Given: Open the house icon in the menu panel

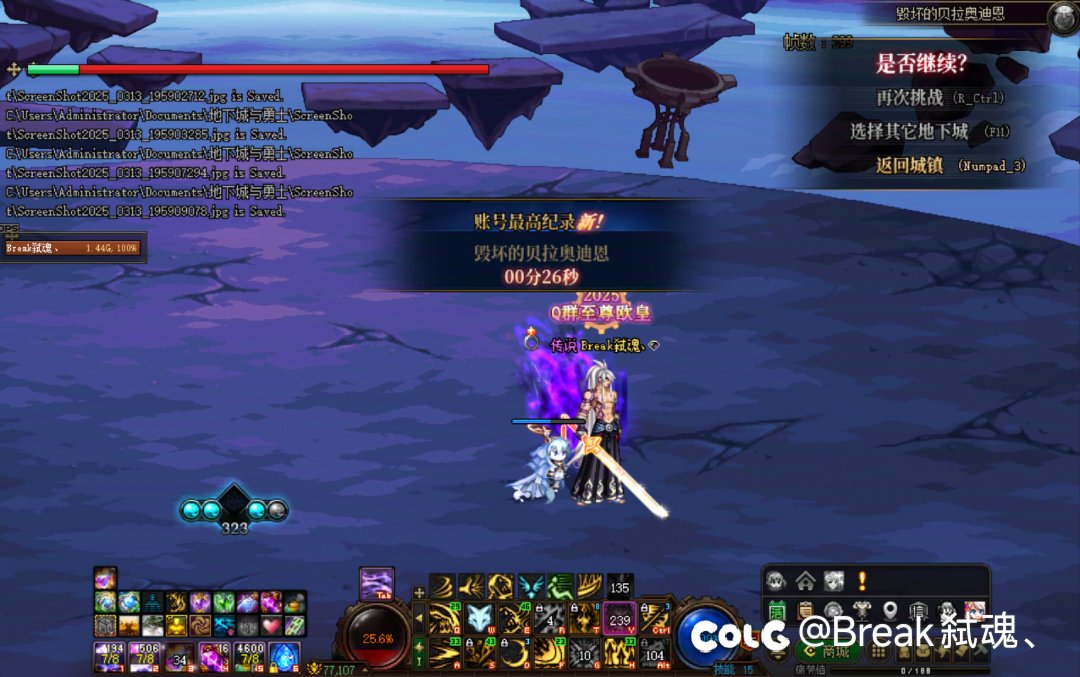Looking at the screenshot, I should click(x=805, y=581).
